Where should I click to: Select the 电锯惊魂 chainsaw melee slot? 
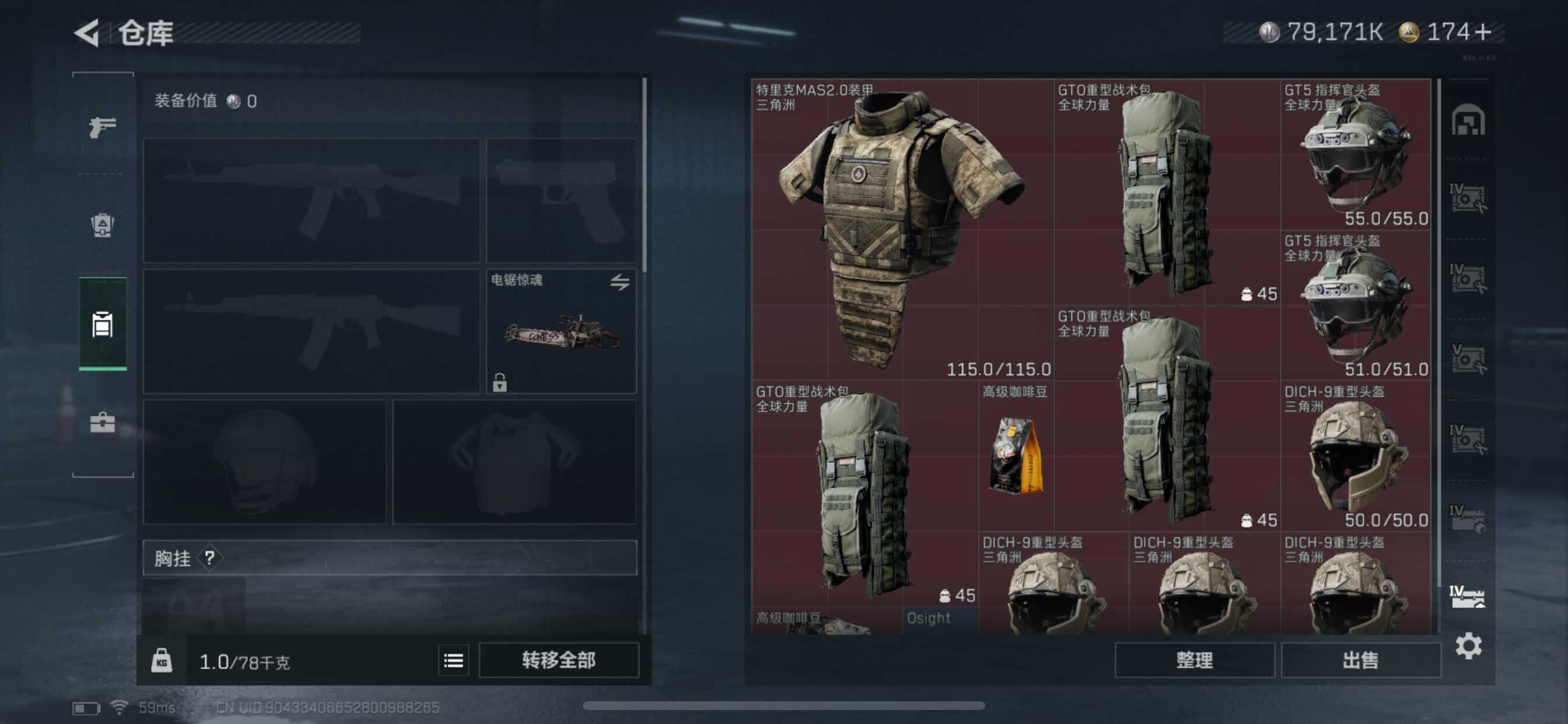[x=561, y=332]
